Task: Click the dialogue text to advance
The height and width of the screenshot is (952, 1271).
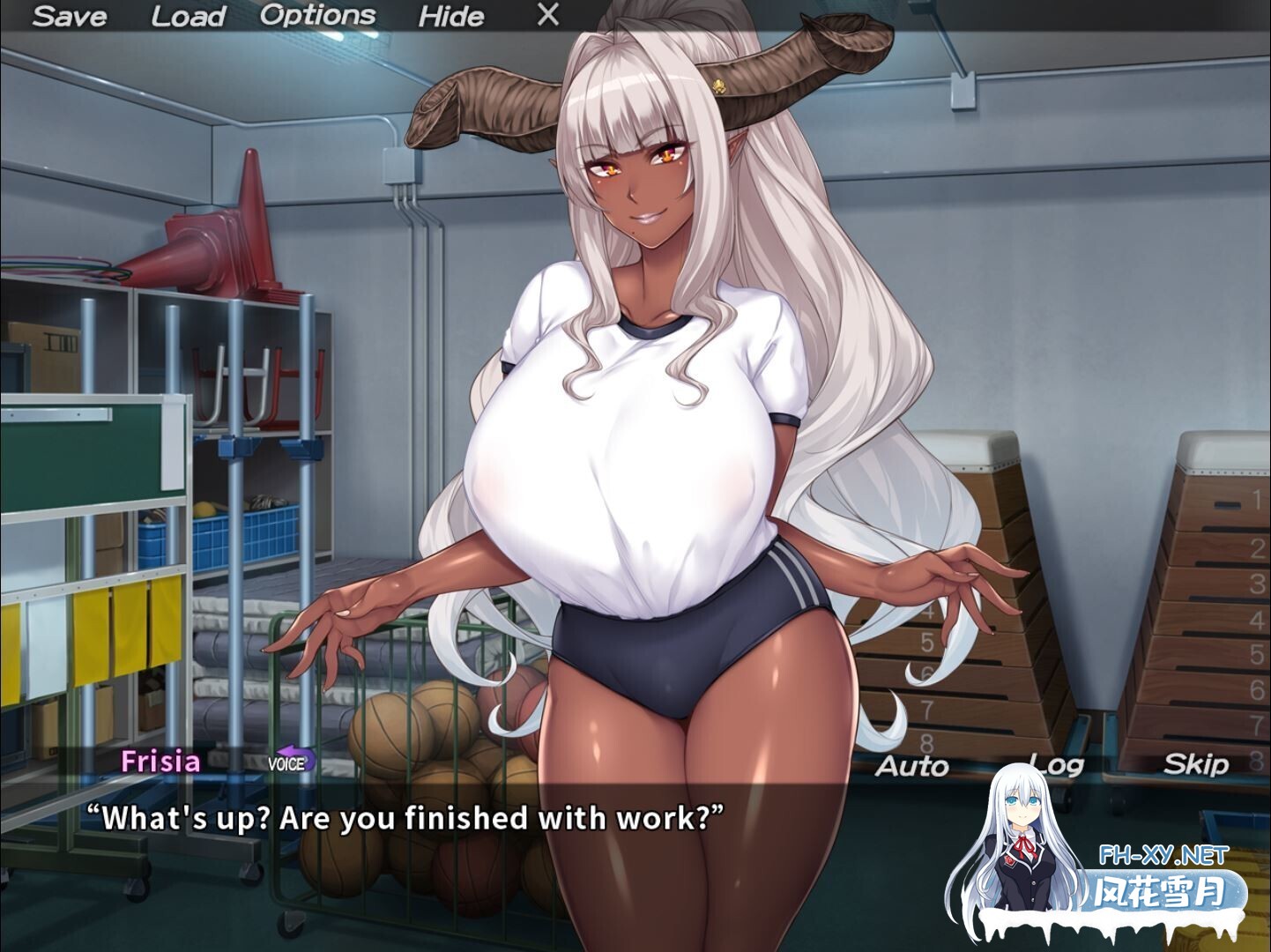Action: point(405,818)
